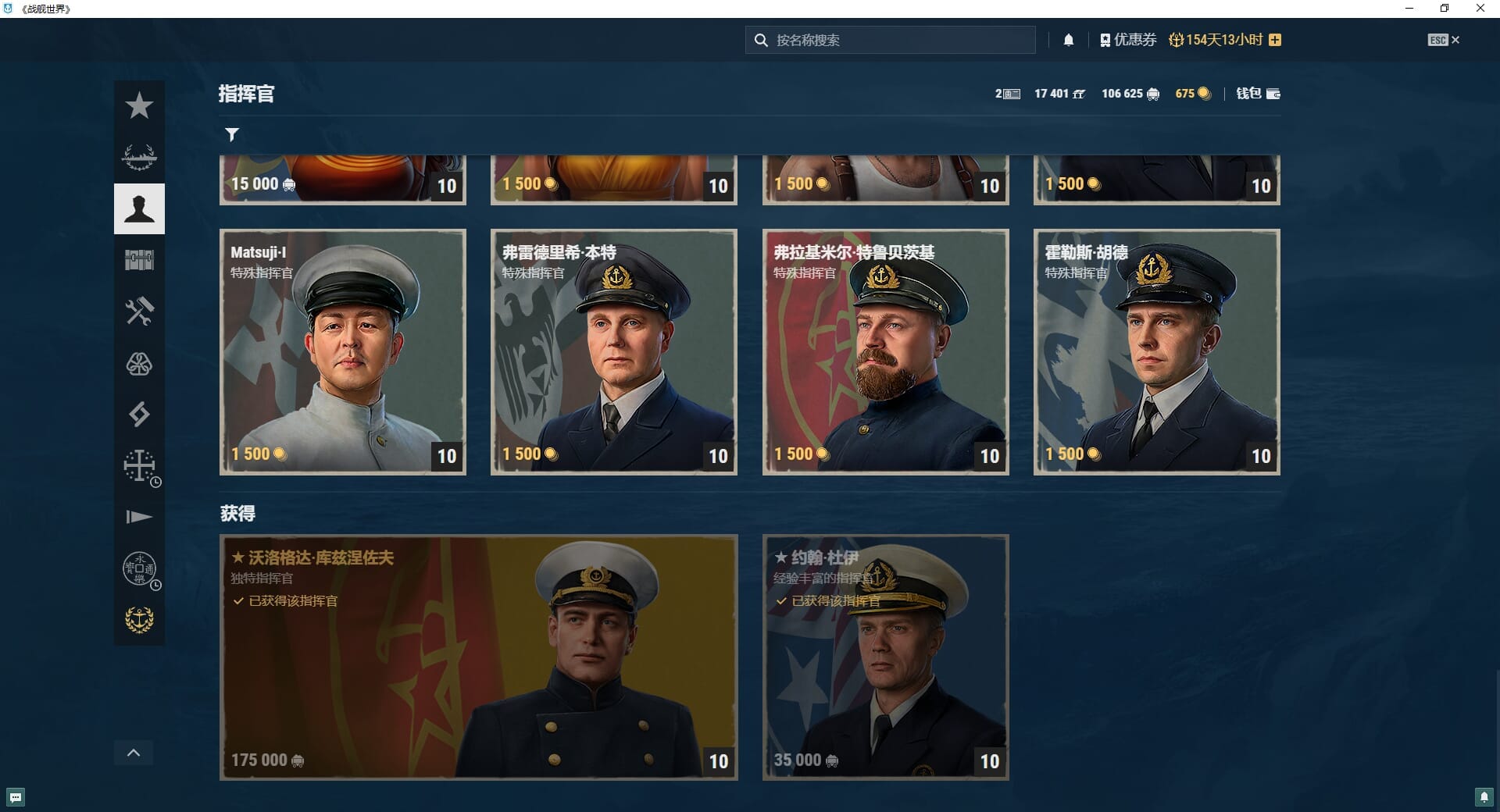The image size is (1500, 812).
Task: Open obtained commander 沃洛格达·库兹涅佐夫 card
Action: (x=478, y=657)
